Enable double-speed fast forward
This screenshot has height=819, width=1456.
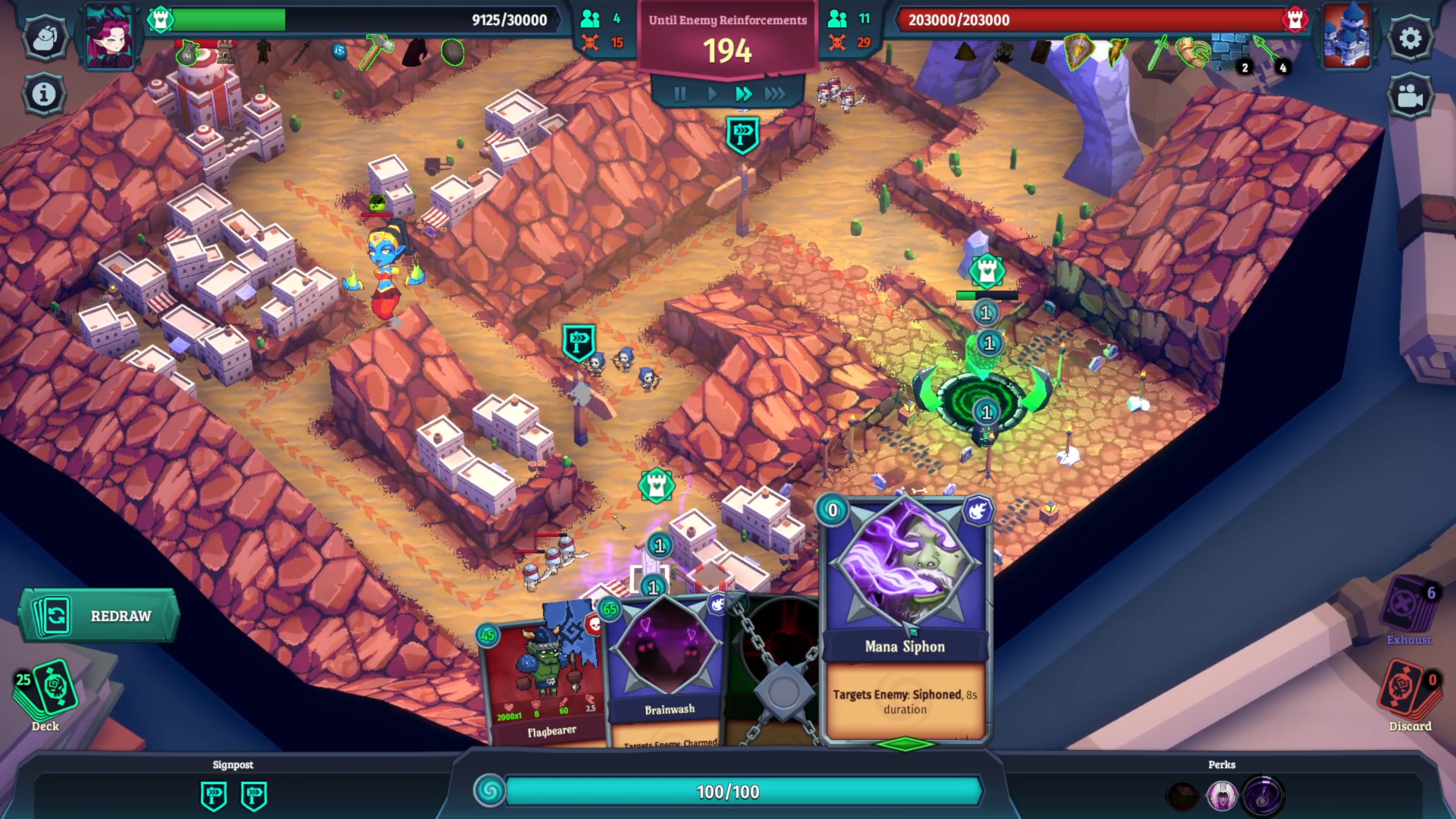(743, 94)
